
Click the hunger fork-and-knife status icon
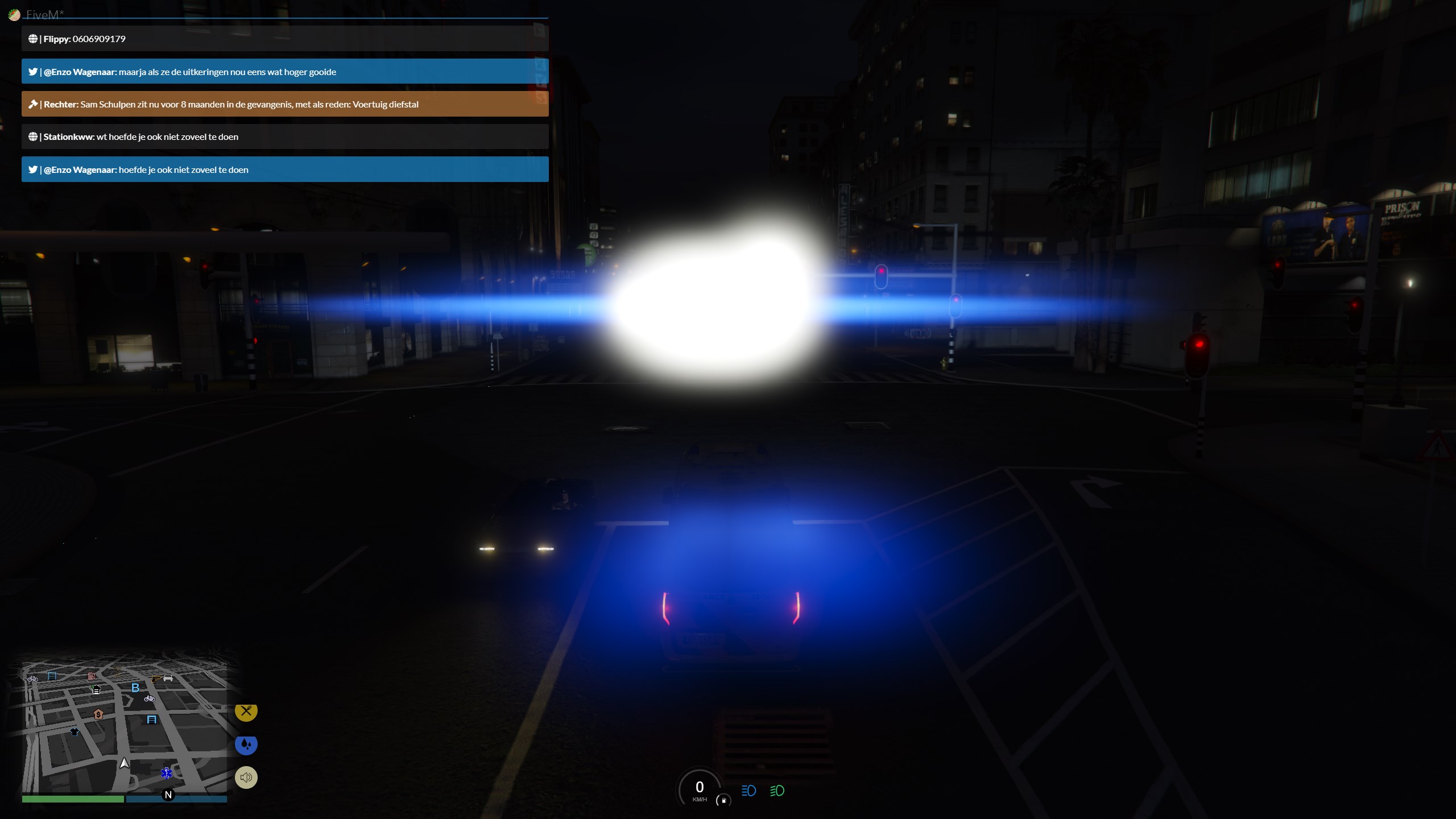[246, 711]
